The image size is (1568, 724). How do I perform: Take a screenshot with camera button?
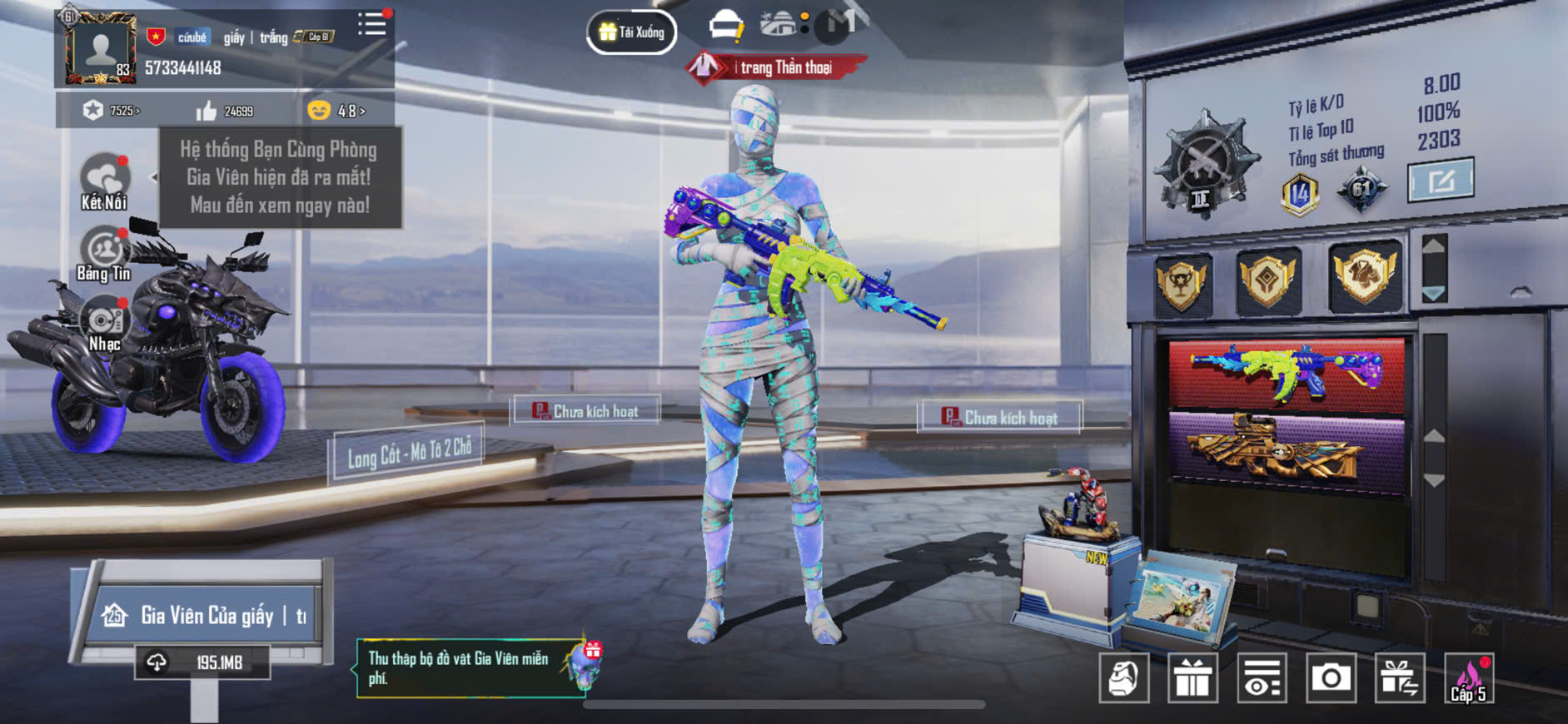1331,679
